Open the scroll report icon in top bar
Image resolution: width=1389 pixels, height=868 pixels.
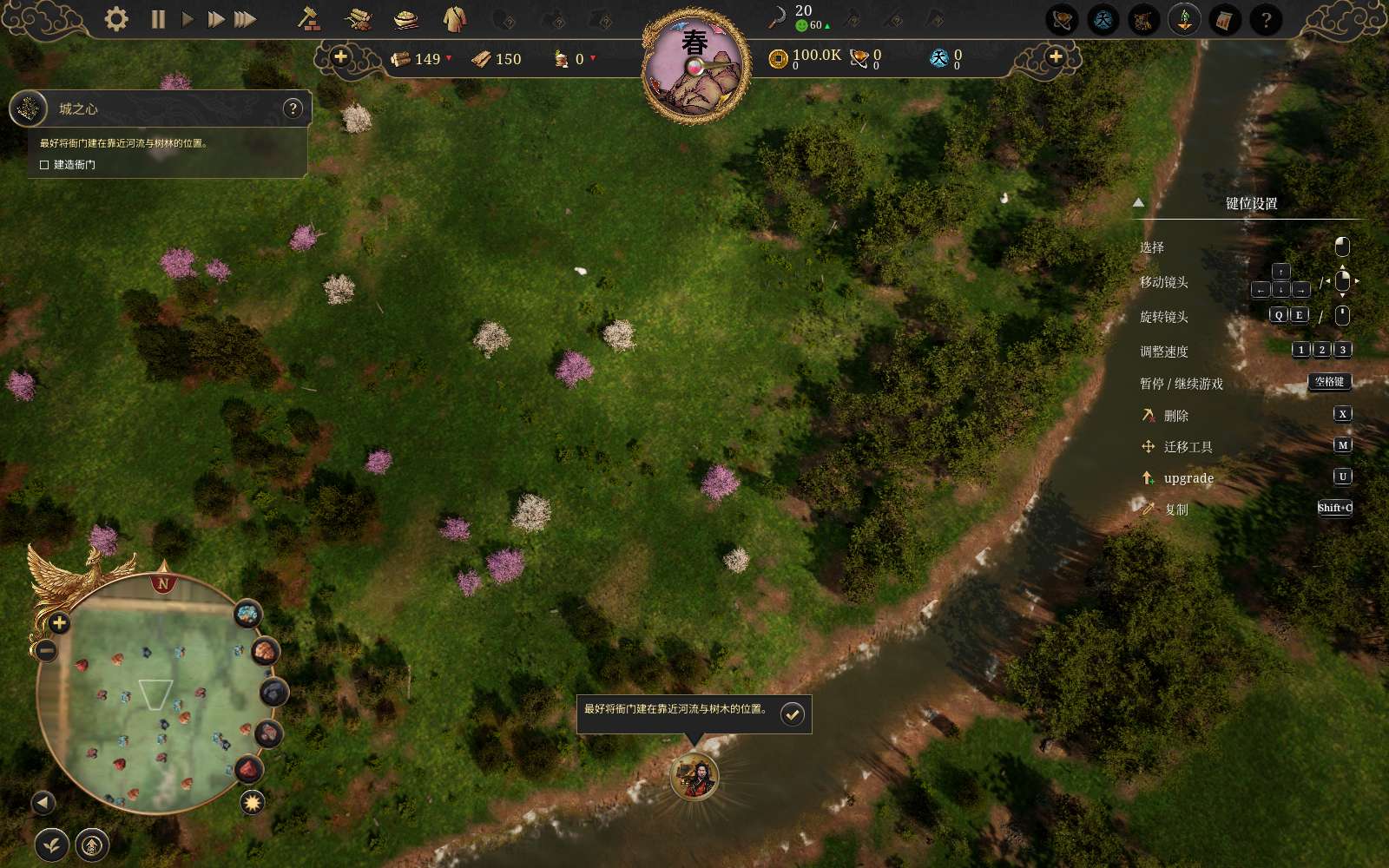[1224, 20]
